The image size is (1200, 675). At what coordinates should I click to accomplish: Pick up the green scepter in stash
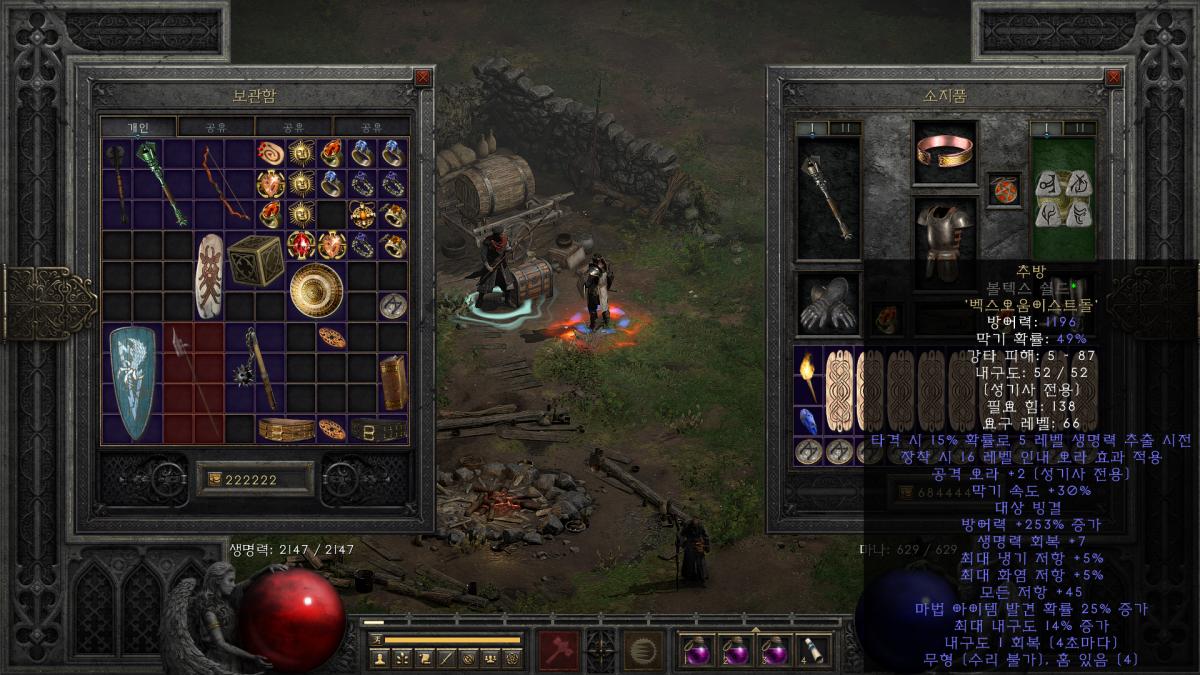[160, 182]
